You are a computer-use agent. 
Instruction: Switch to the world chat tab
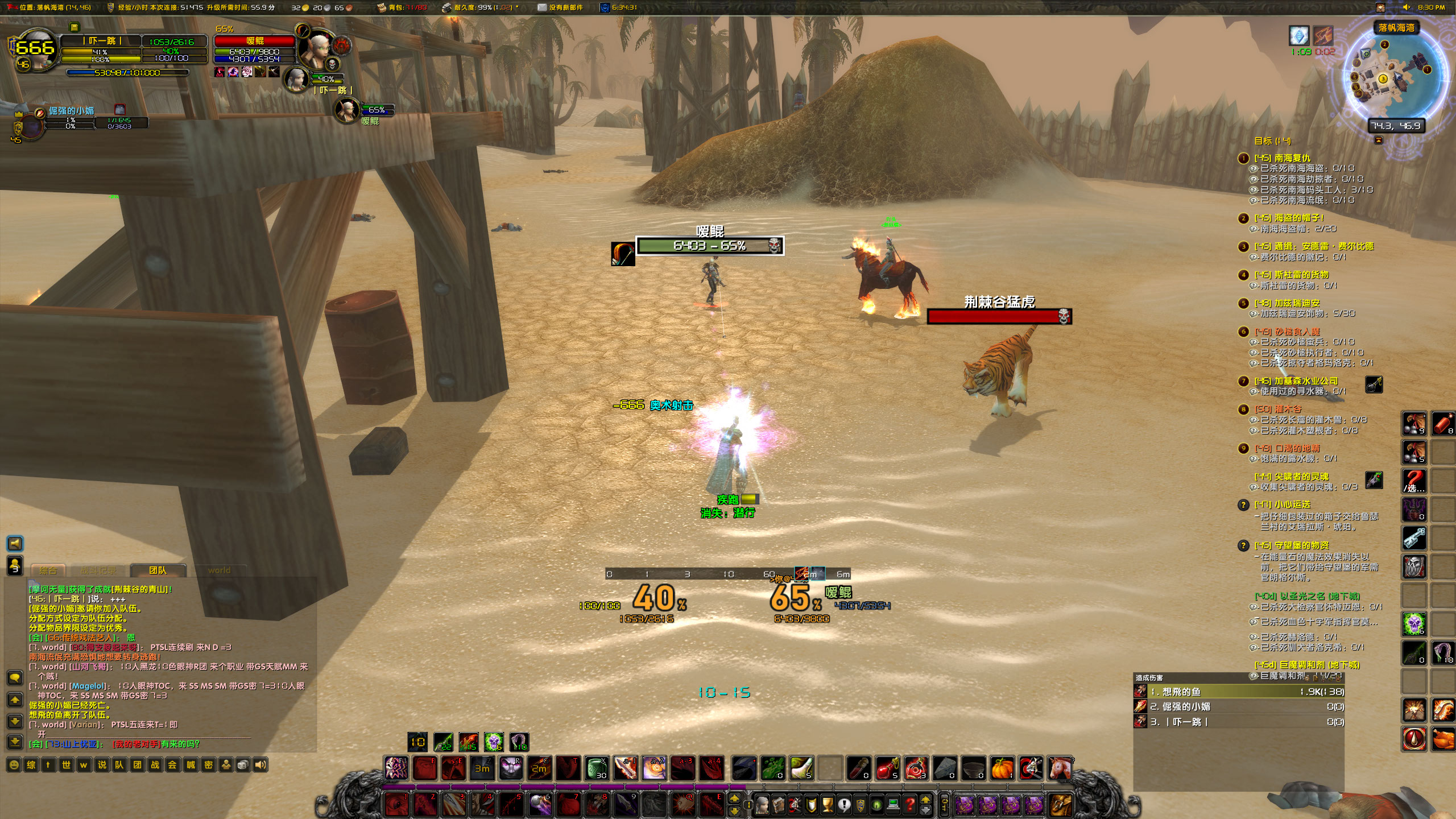(x=221, y=570)
